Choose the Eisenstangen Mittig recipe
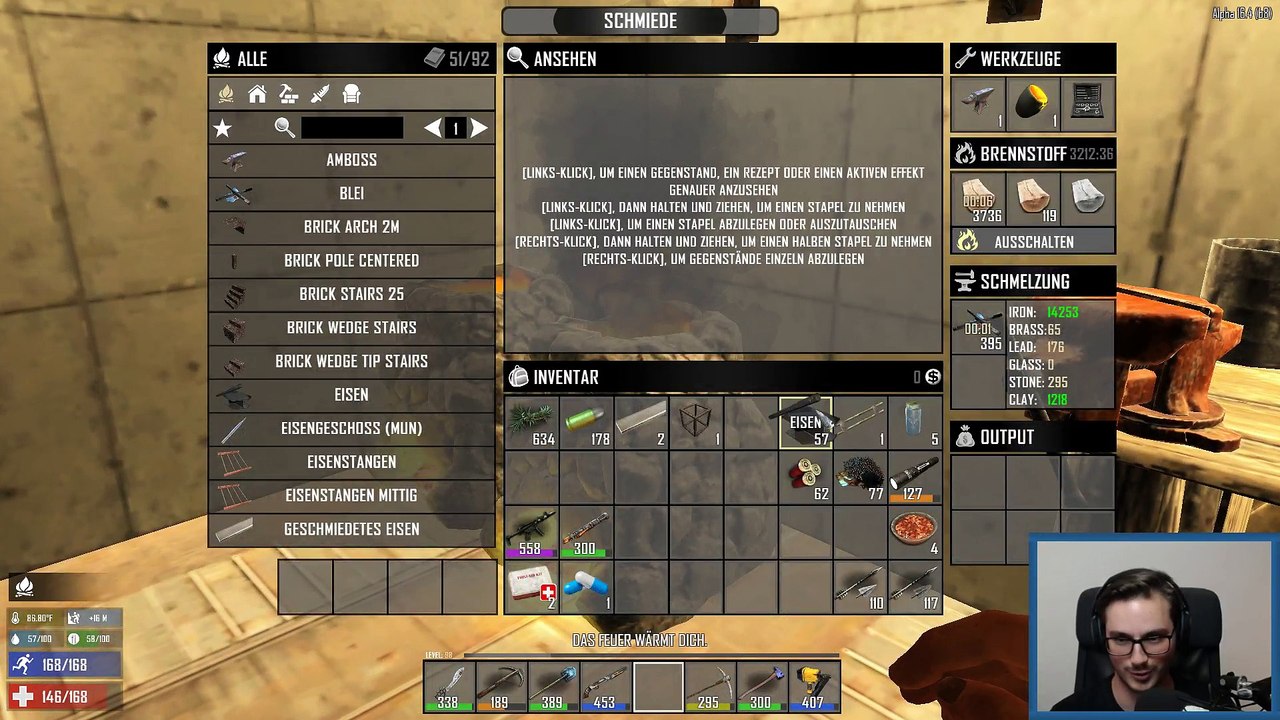 351,495
